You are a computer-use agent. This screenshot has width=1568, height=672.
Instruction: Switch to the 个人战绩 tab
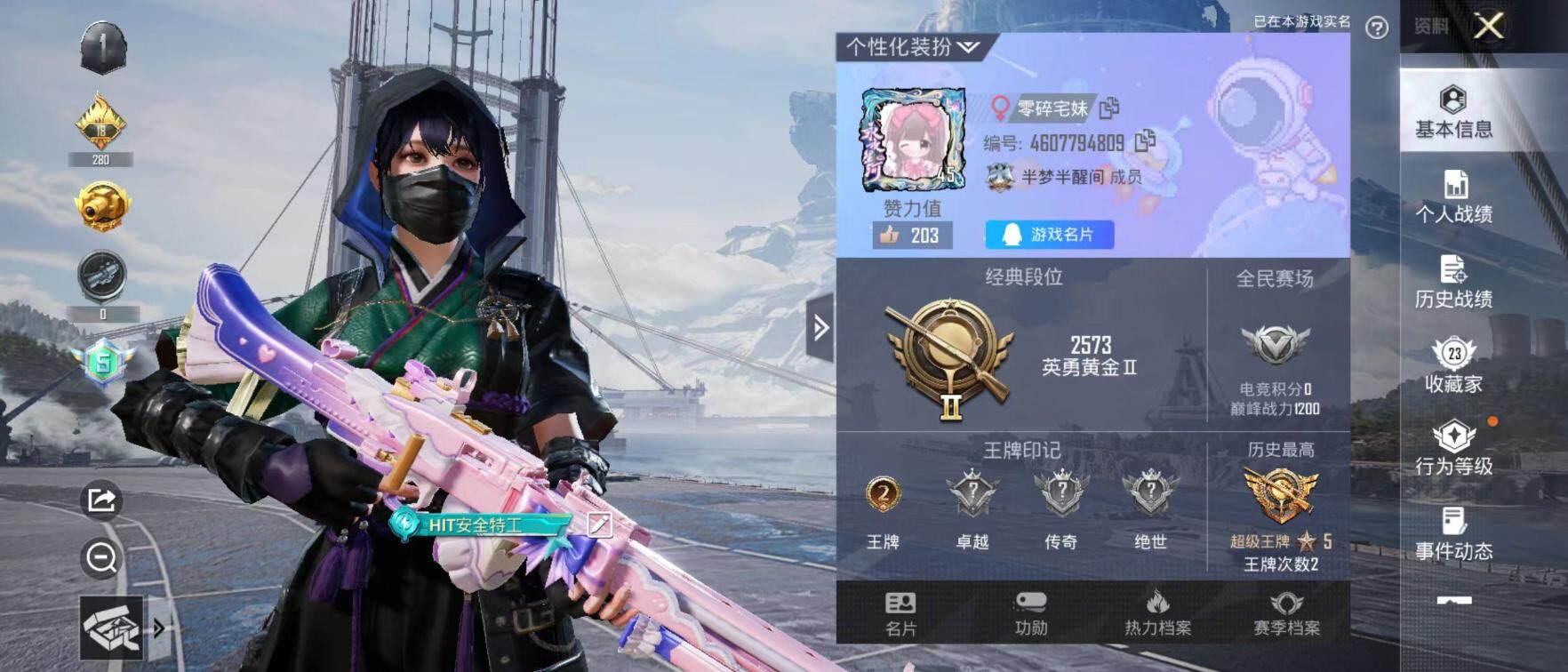[1453, 196]
